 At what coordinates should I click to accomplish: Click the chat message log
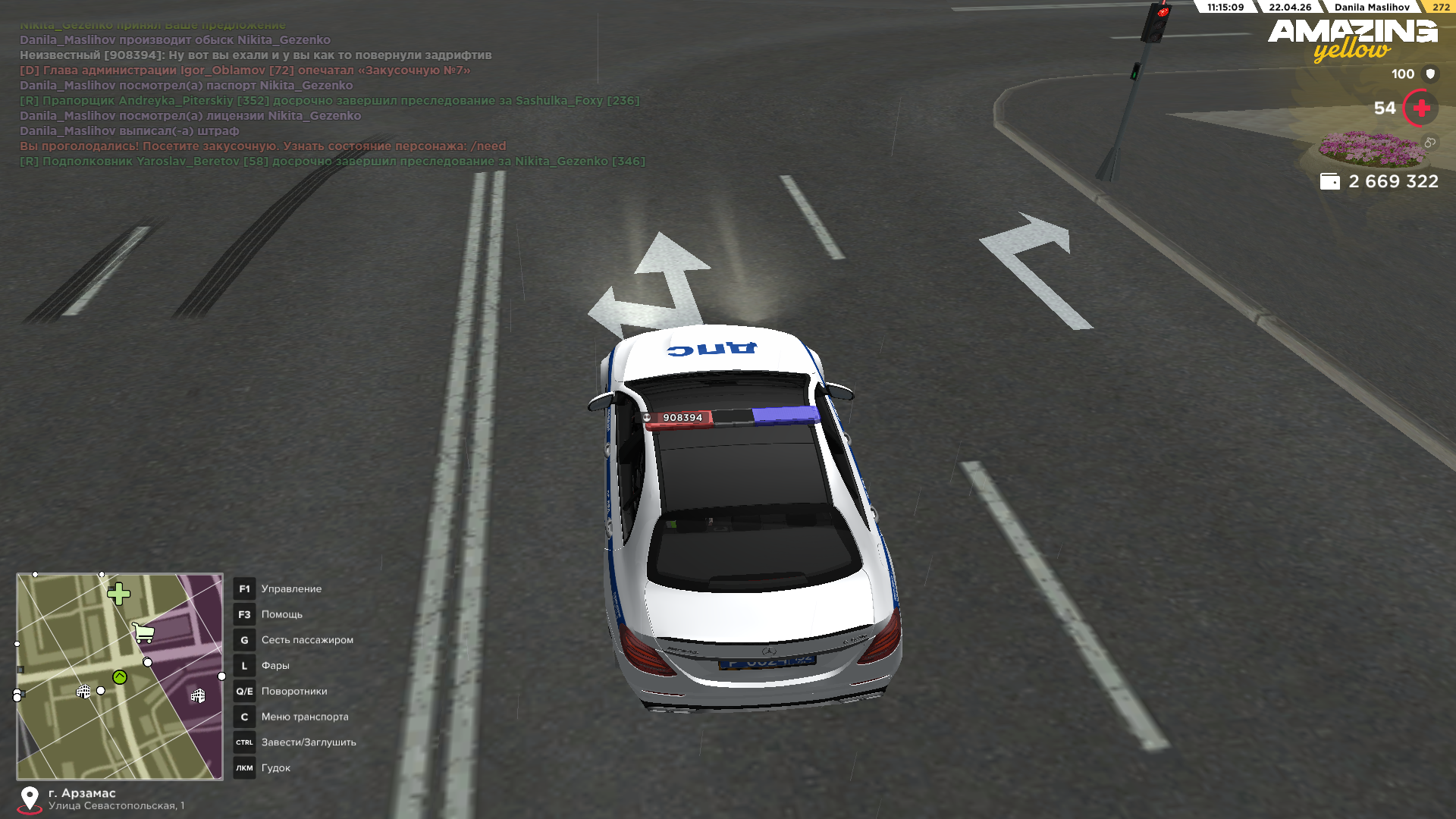pyautogui.click(x=331, y=93)
